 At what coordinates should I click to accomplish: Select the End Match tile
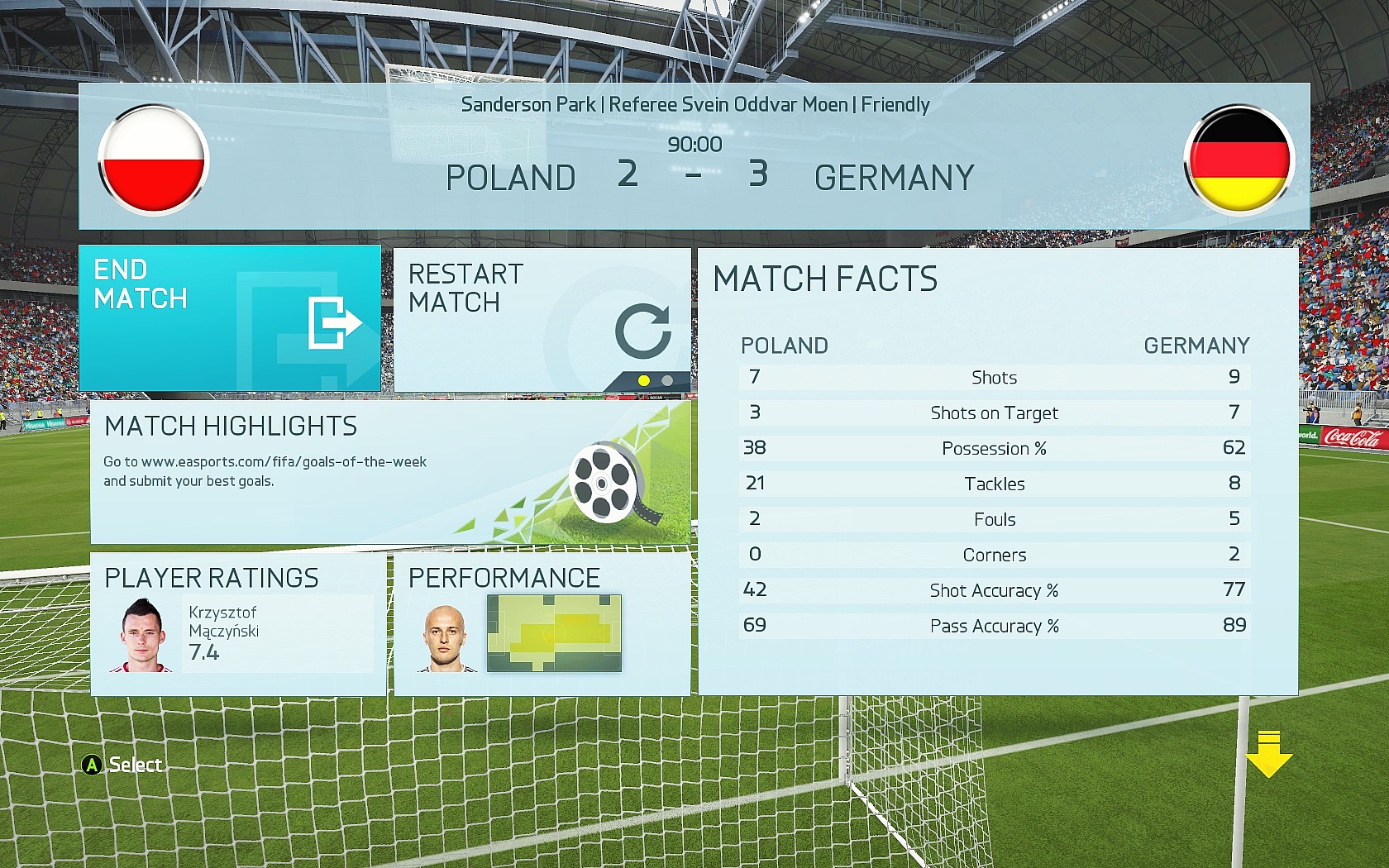pyautogui.click(x=230, y=318)
